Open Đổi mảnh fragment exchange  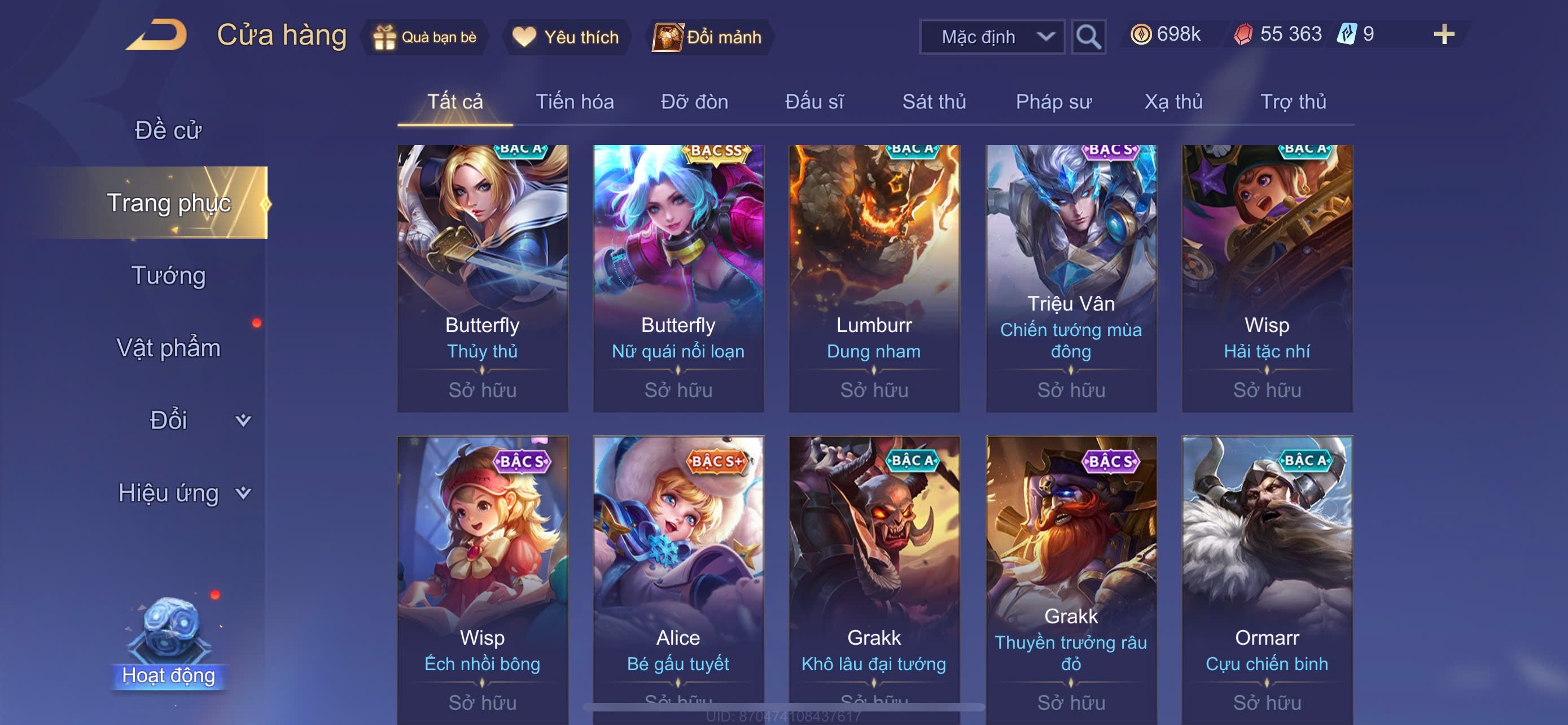click(x=708, y=37)
